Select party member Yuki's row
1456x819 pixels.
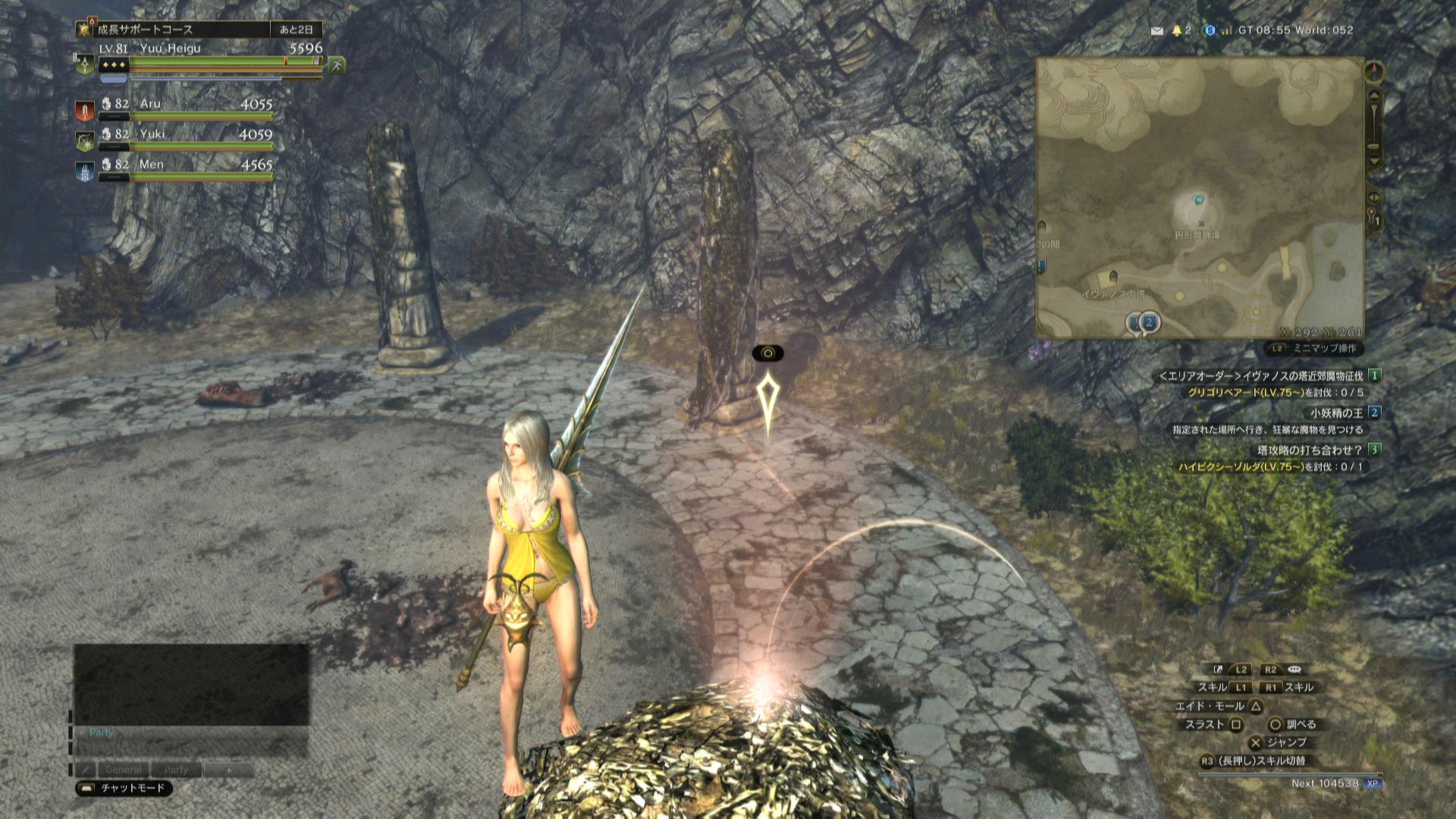[182, 136]
